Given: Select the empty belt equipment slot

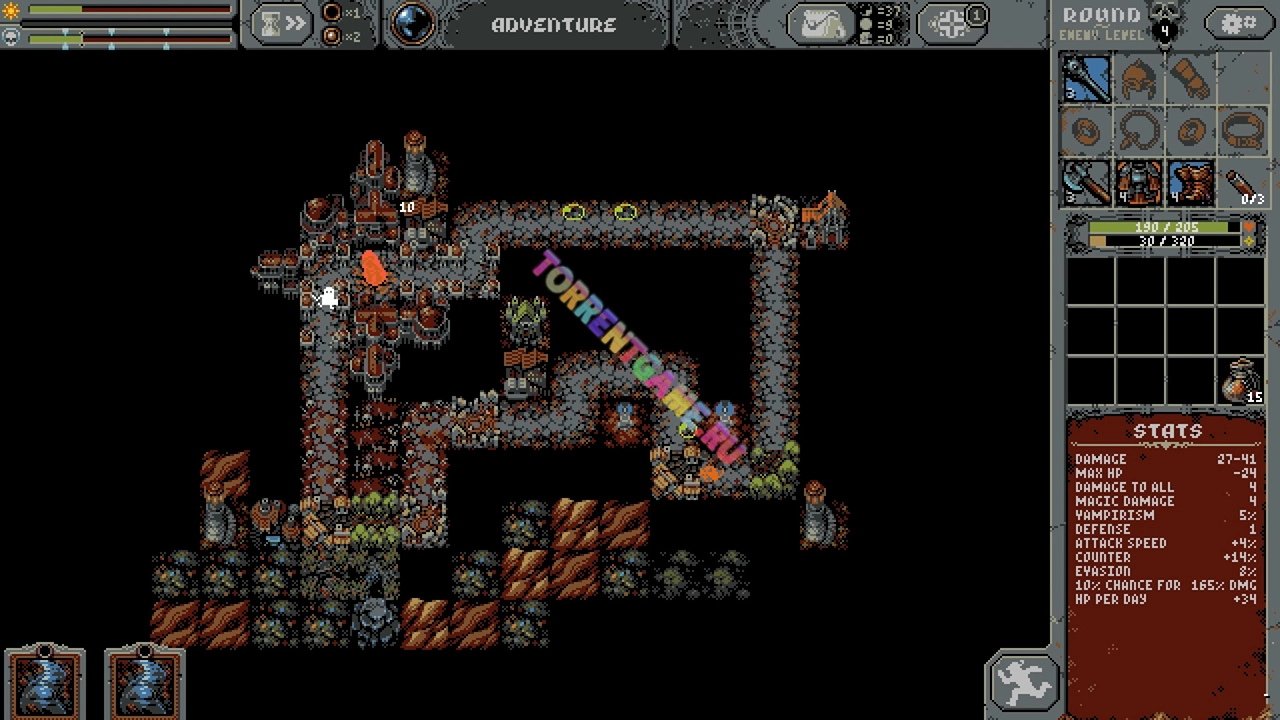Looking at the screenshot, I should pyautogui.click(x=1243, y=131).
